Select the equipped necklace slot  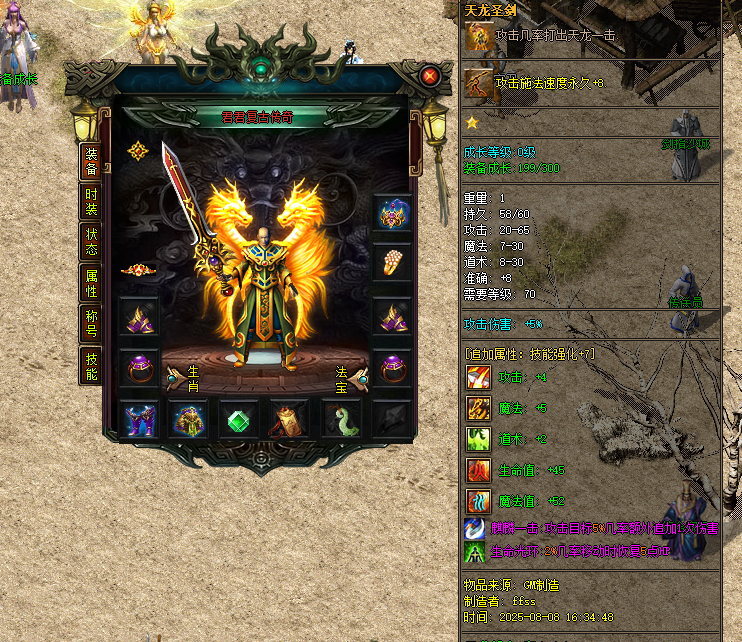click(391, 213)
